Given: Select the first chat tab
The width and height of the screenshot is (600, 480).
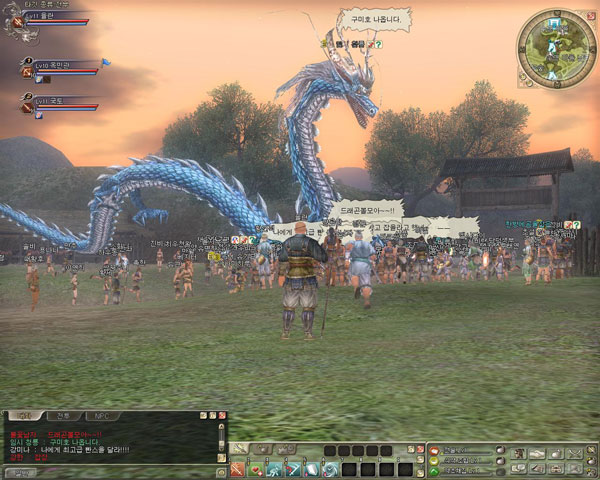Looking at the screenshot, I should point(27,415).
